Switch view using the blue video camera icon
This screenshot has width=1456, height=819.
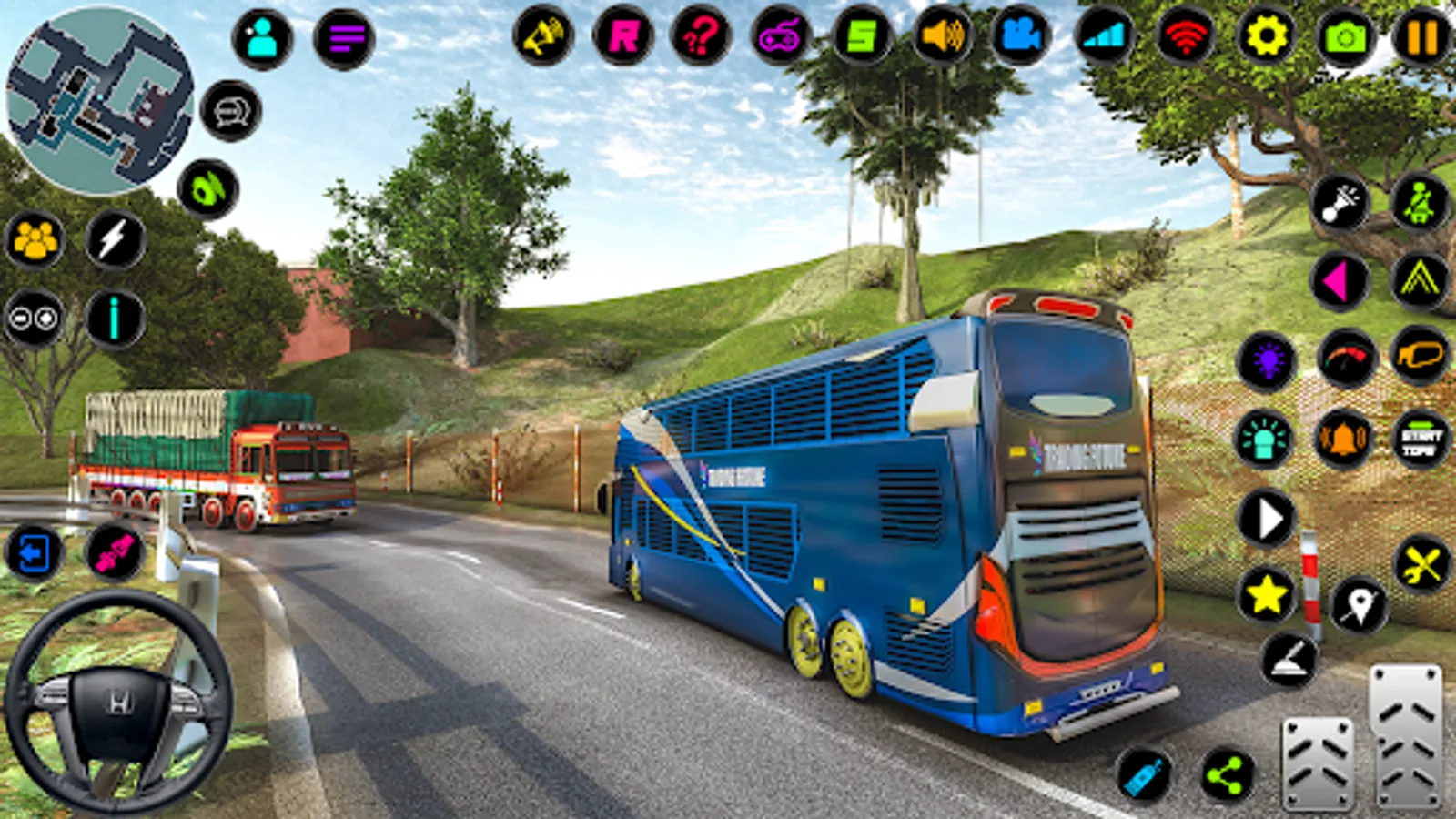[x=1020, y=37]
